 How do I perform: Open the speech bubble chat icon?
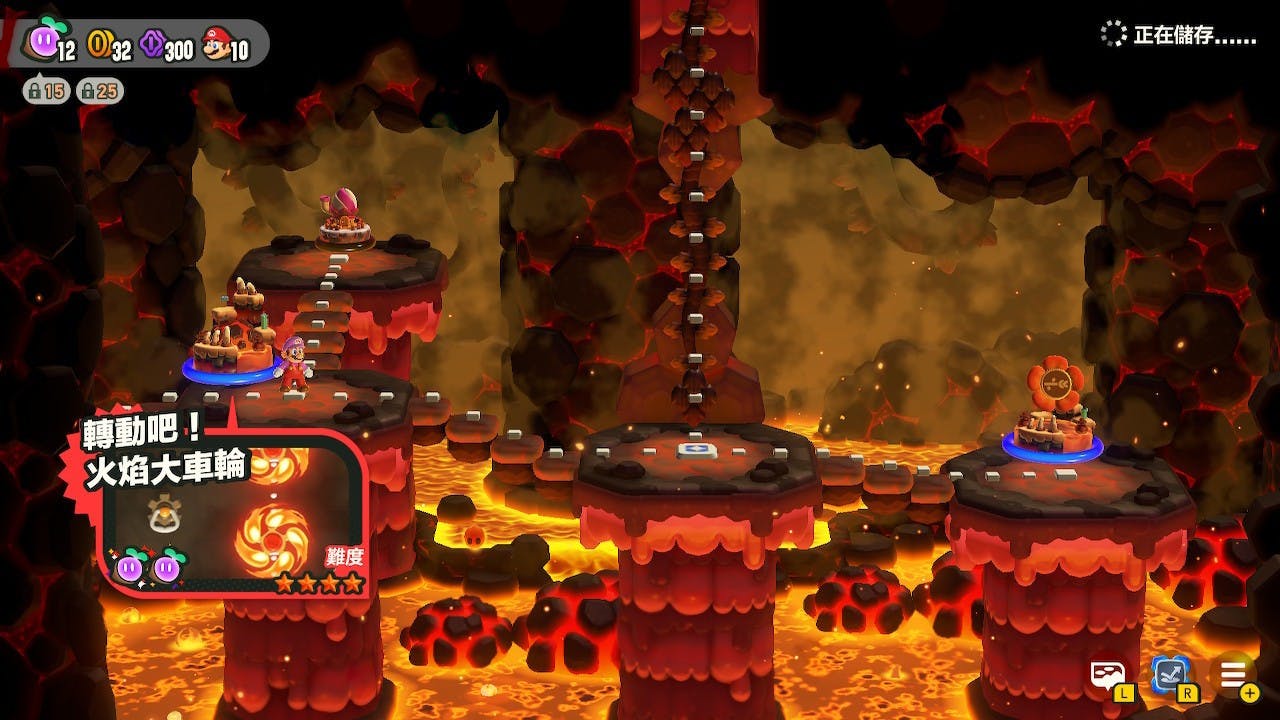click(1108, 675)
